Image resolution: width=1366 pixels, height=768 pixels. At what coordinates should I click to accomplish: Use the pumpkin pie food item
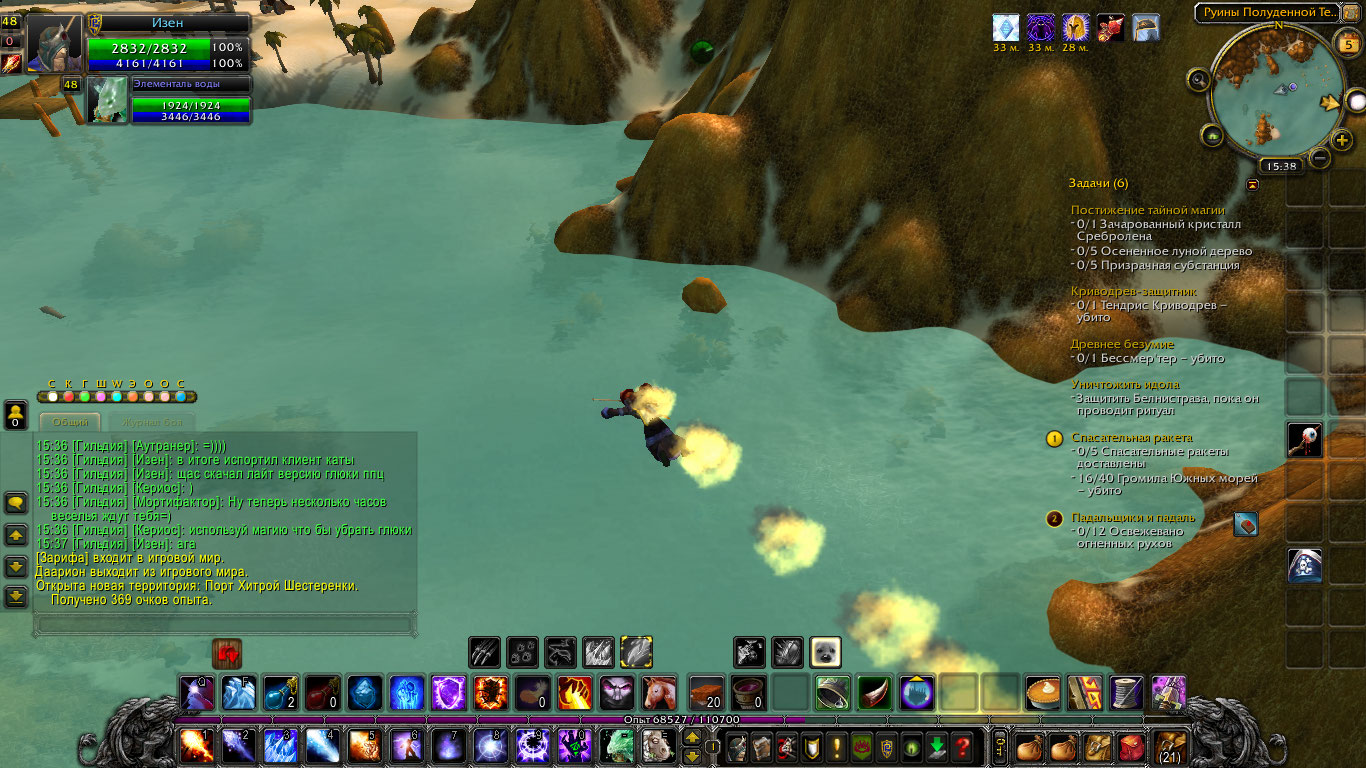click(1043, 693)
